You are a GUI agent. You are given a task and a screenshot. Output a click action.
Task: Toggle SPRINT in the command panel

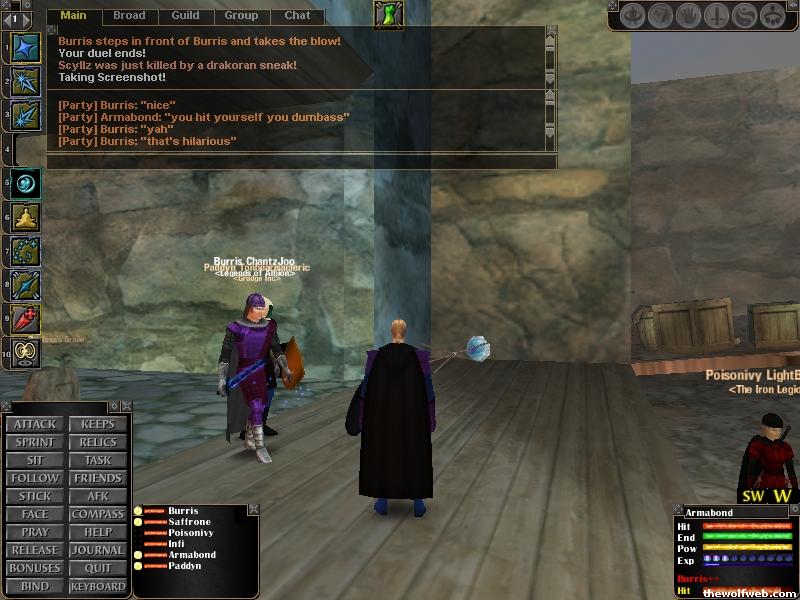[x=35, y=442]
